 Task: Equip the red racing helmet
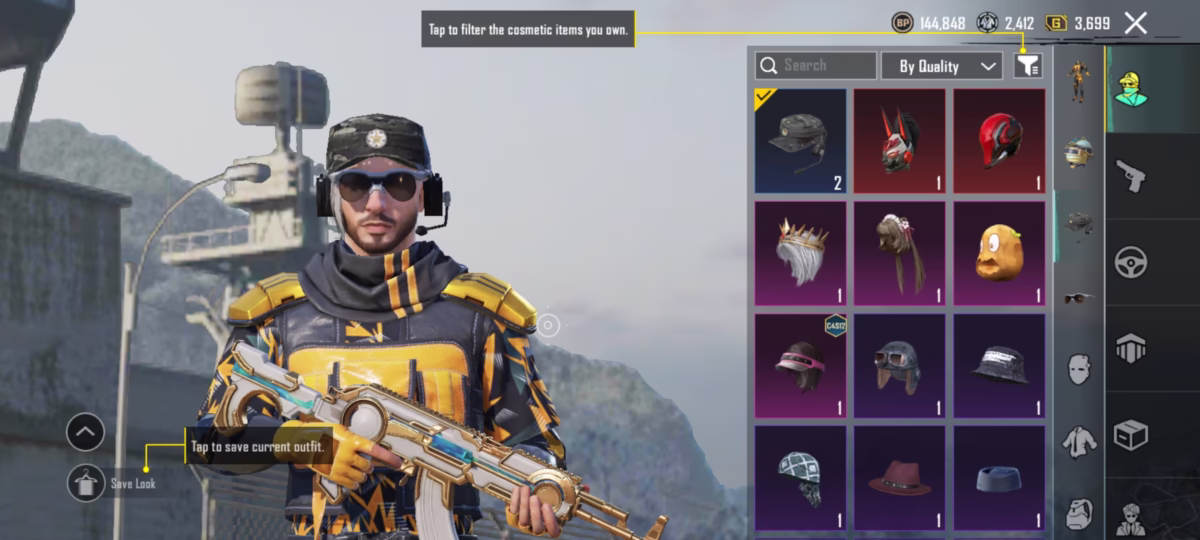pyautogui.click(x=998, y=140)
